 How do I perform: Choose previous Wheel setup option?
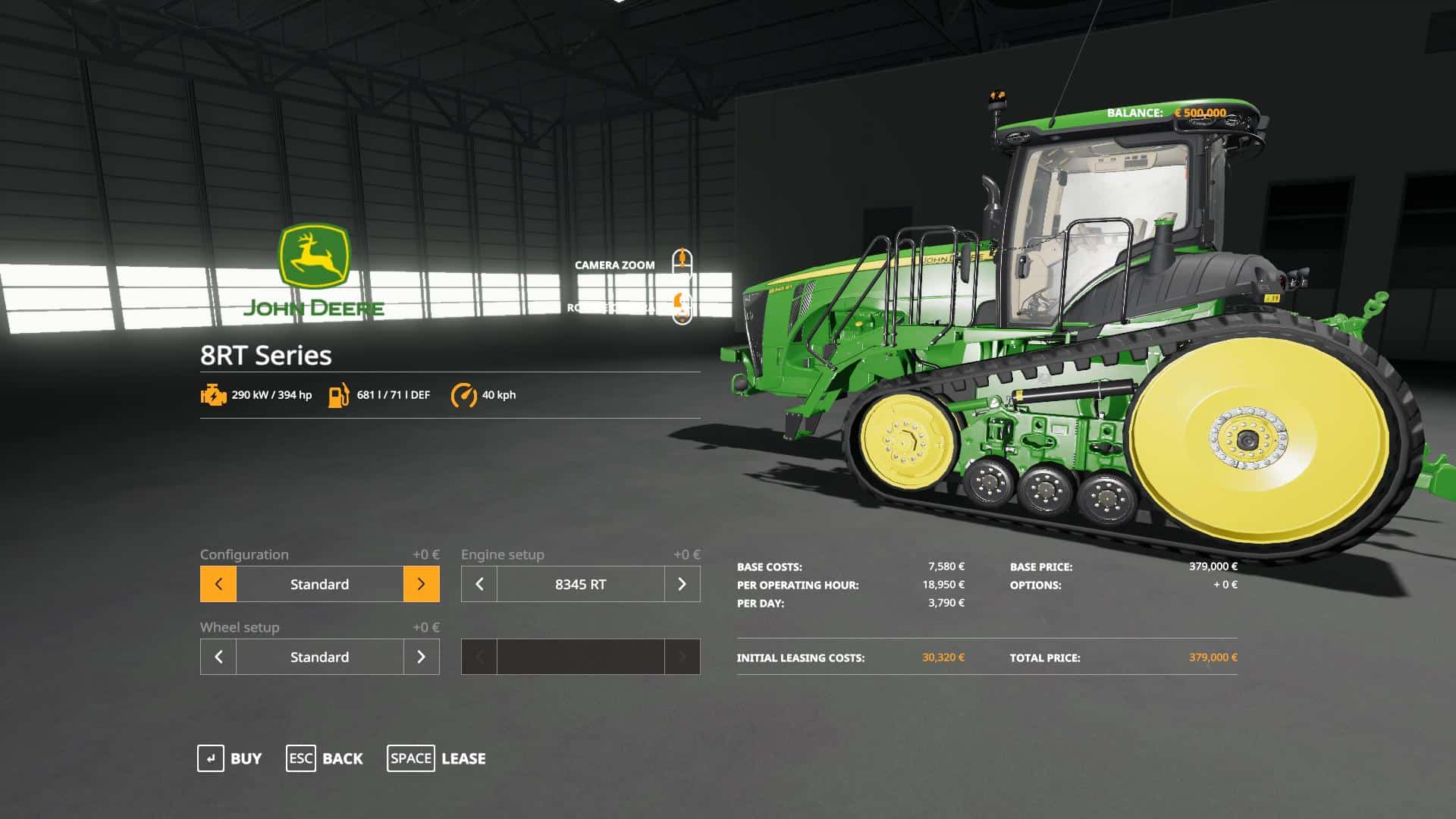pos(218,657)
